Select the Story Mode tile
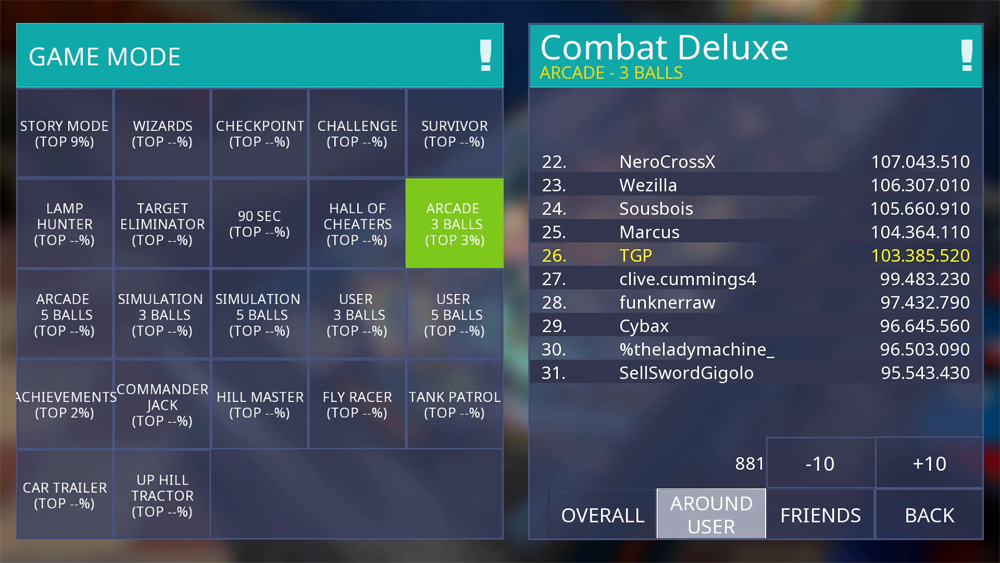 (65, 134)
